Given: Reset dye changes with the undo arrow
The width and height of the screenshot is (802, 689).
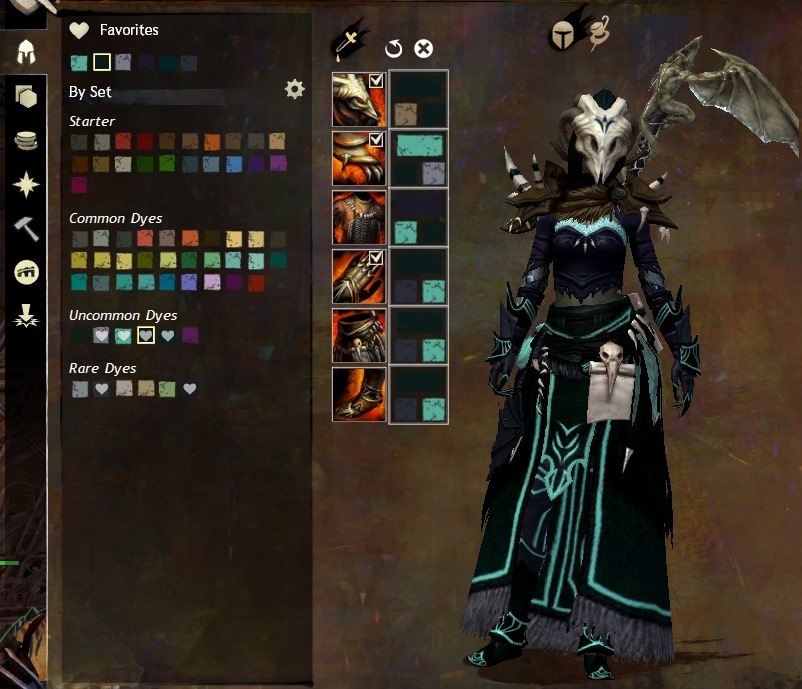Looking at the screenshot, I should point(393,48).
